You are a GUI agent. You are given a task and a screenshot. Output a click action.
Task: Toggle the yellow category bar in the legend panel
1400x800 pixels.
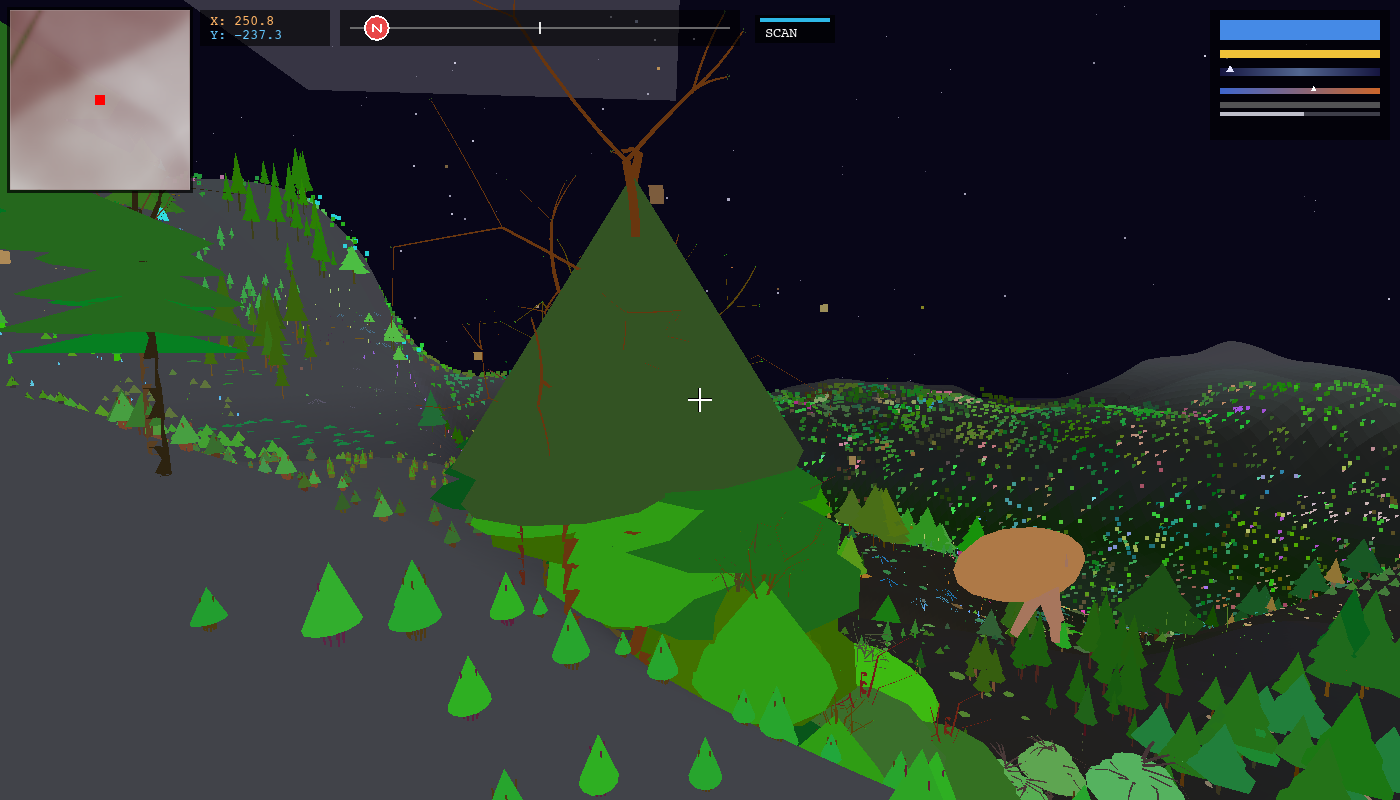point(1300,53)
